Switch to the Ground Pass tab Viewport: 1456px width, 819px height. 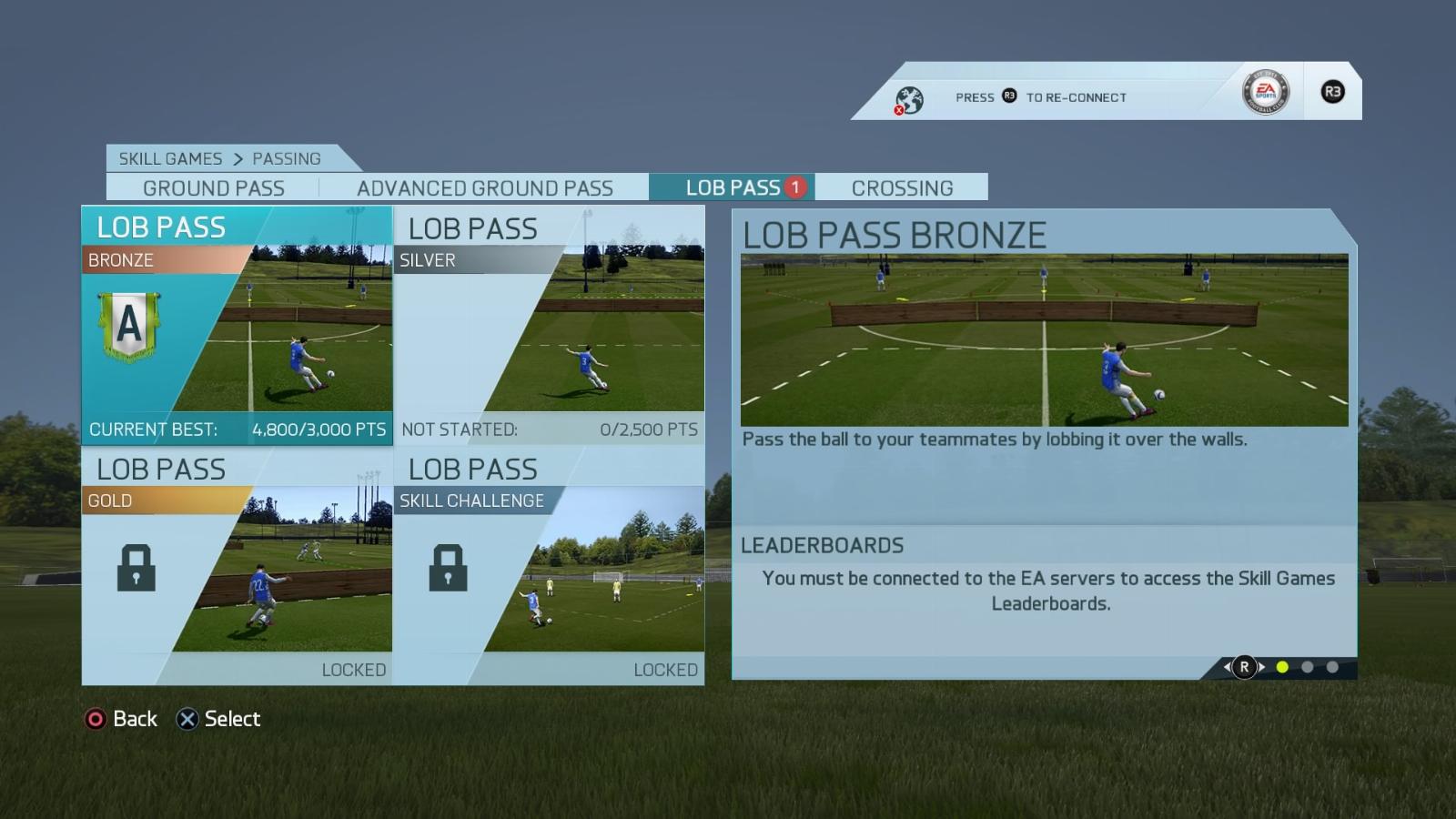coord(213,187)
